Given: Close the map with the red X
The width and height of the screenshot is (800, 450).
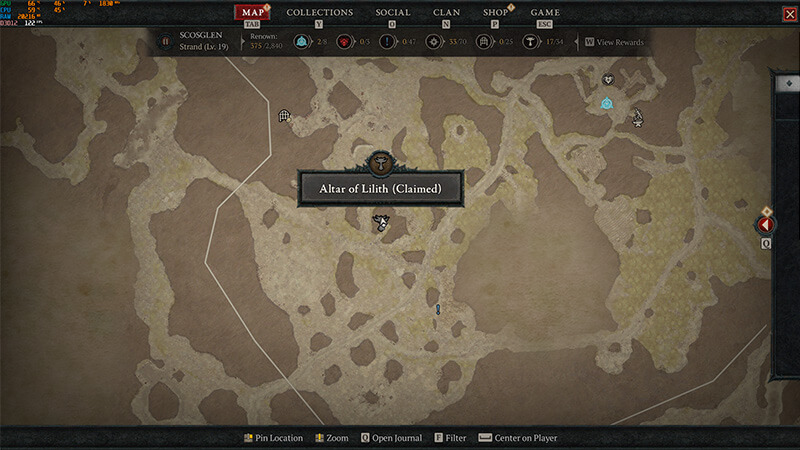Looking at the screenshot, I should pos(785,13).
